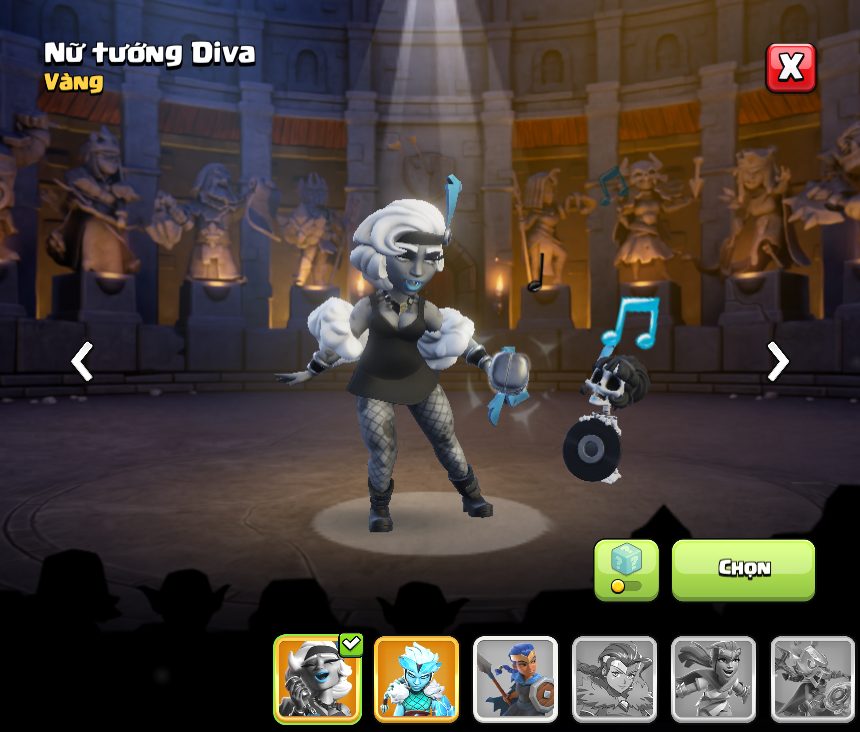Show the previous skin with left arrow
The height and width of the screenshot is (732, 860).
coord(82,361)
